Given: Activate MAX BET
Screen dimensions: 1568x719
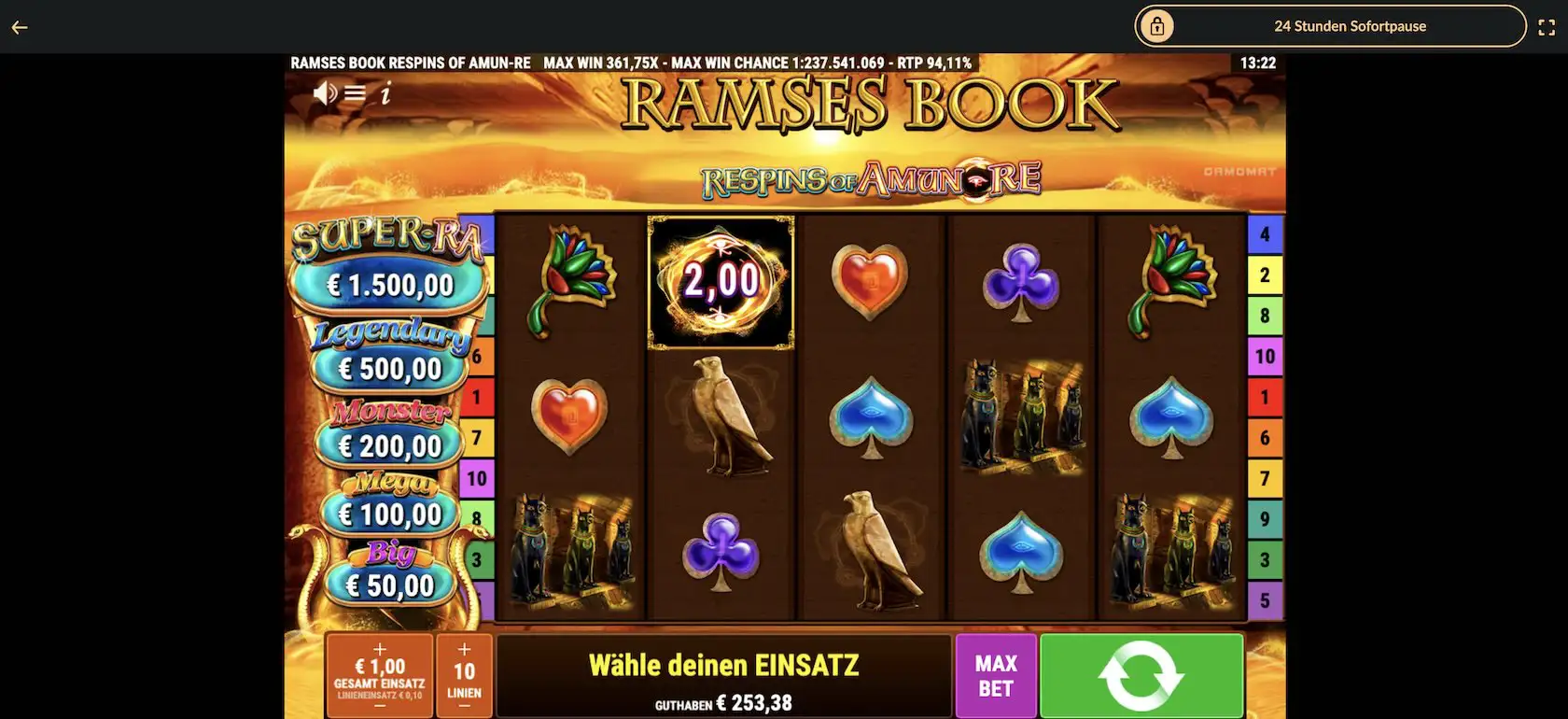Looking at the screenshot, I should (995, 674).
